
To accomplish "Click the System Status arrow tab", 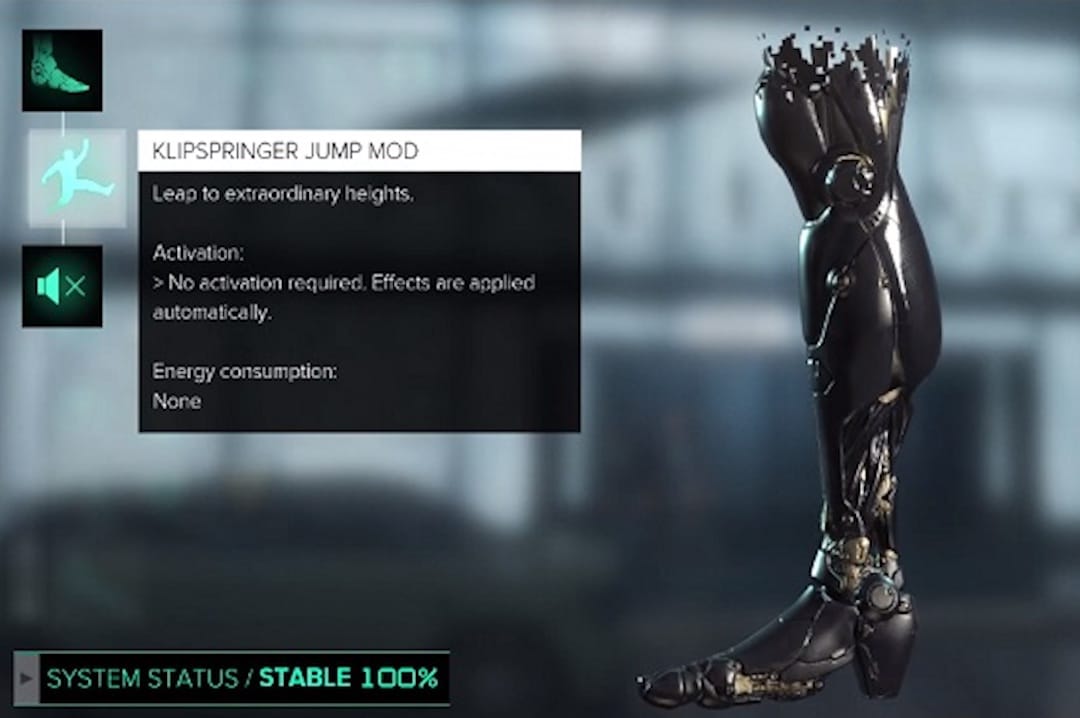I will coord(27,679).
